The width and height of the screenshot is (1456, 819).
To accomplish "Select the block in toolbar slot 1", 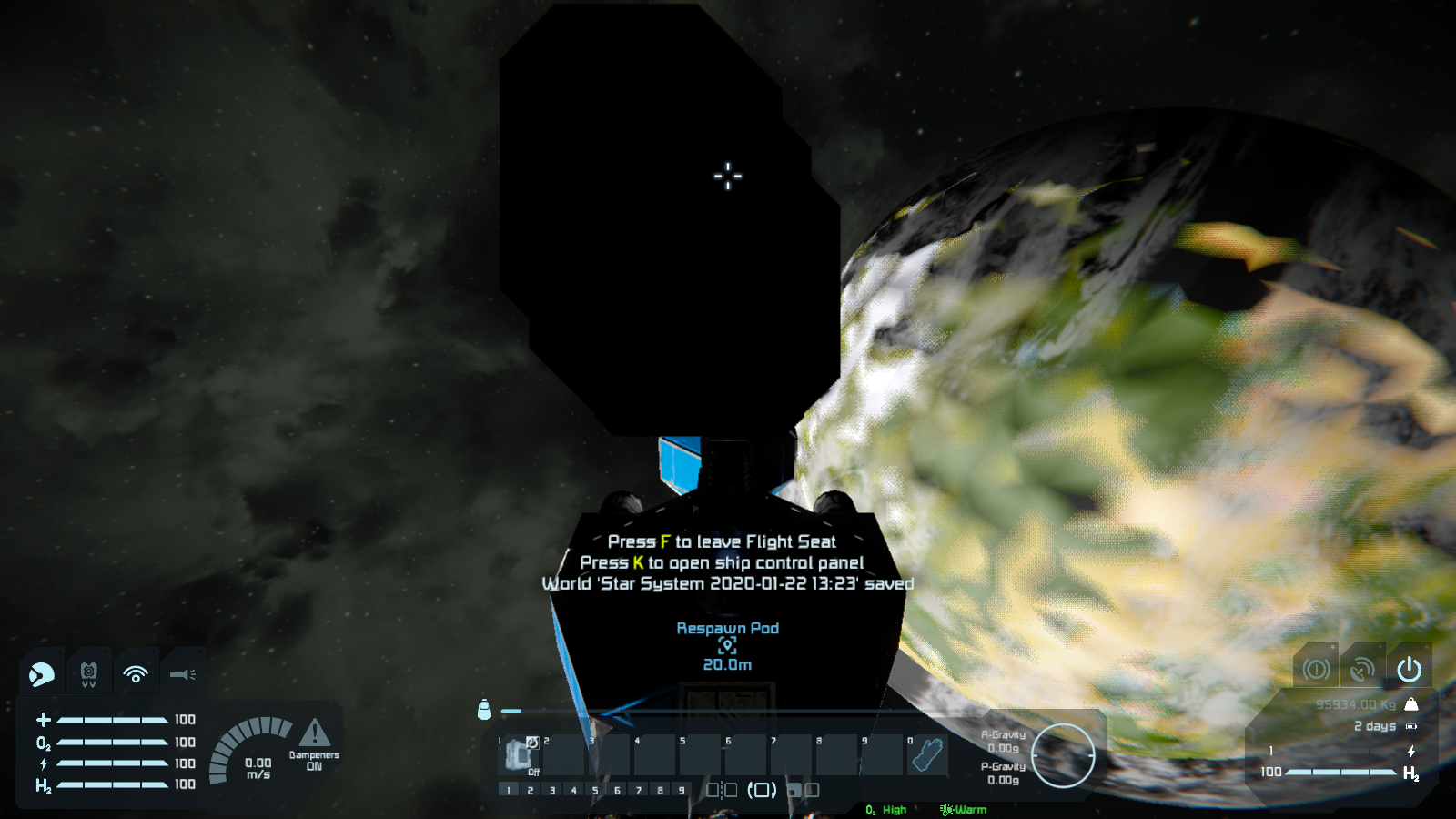I will [520, 754].
